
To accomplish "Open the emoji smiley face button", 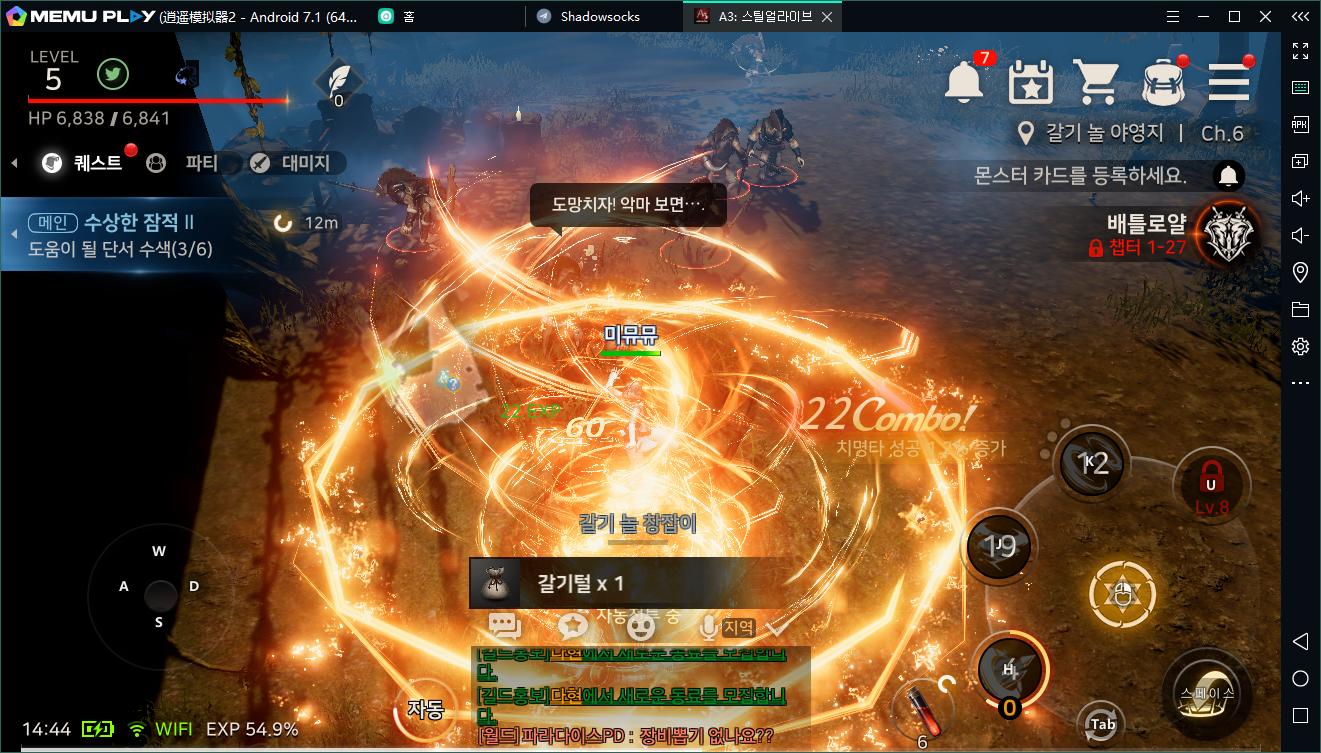I will tap(640, 626).
